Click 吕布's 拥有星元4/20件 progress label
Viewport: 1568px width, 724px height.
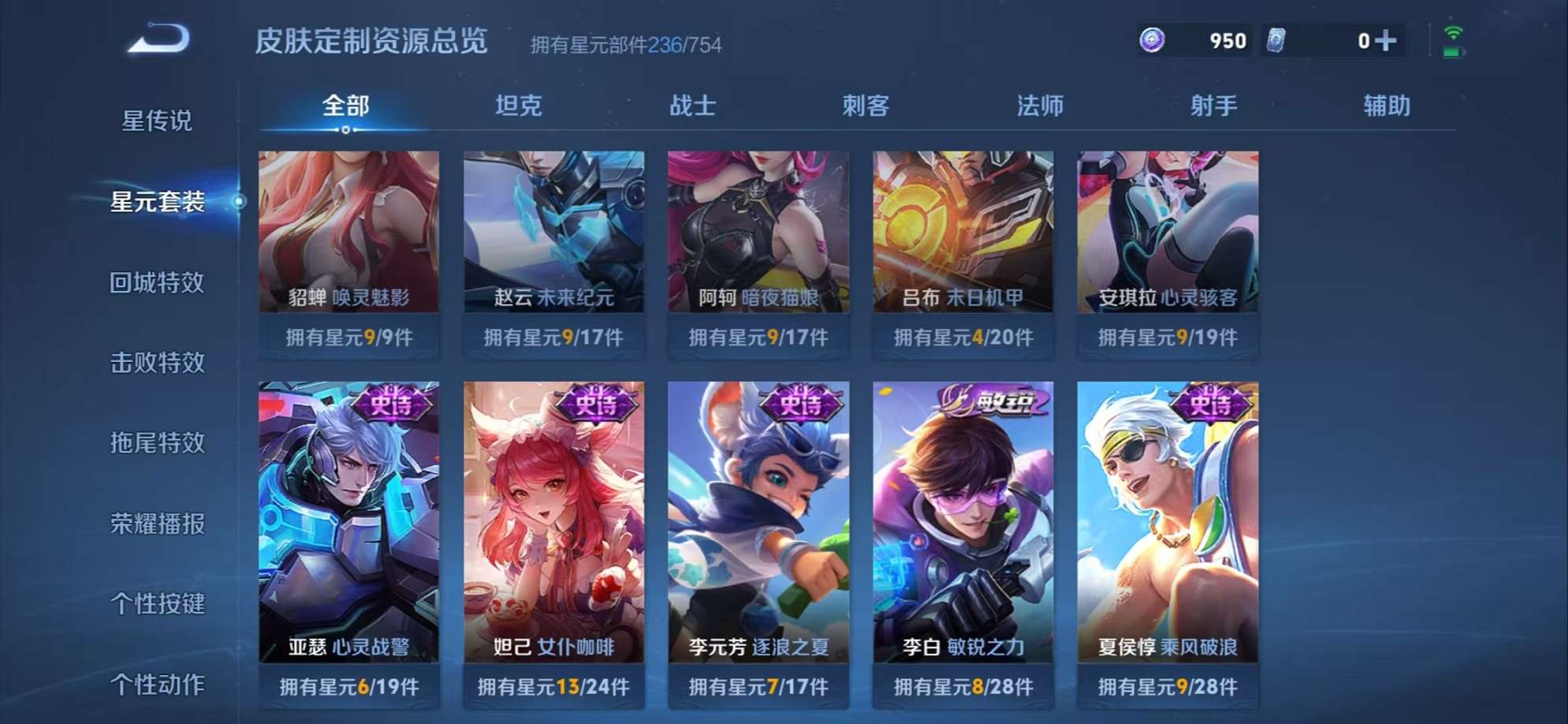[962, 337]
